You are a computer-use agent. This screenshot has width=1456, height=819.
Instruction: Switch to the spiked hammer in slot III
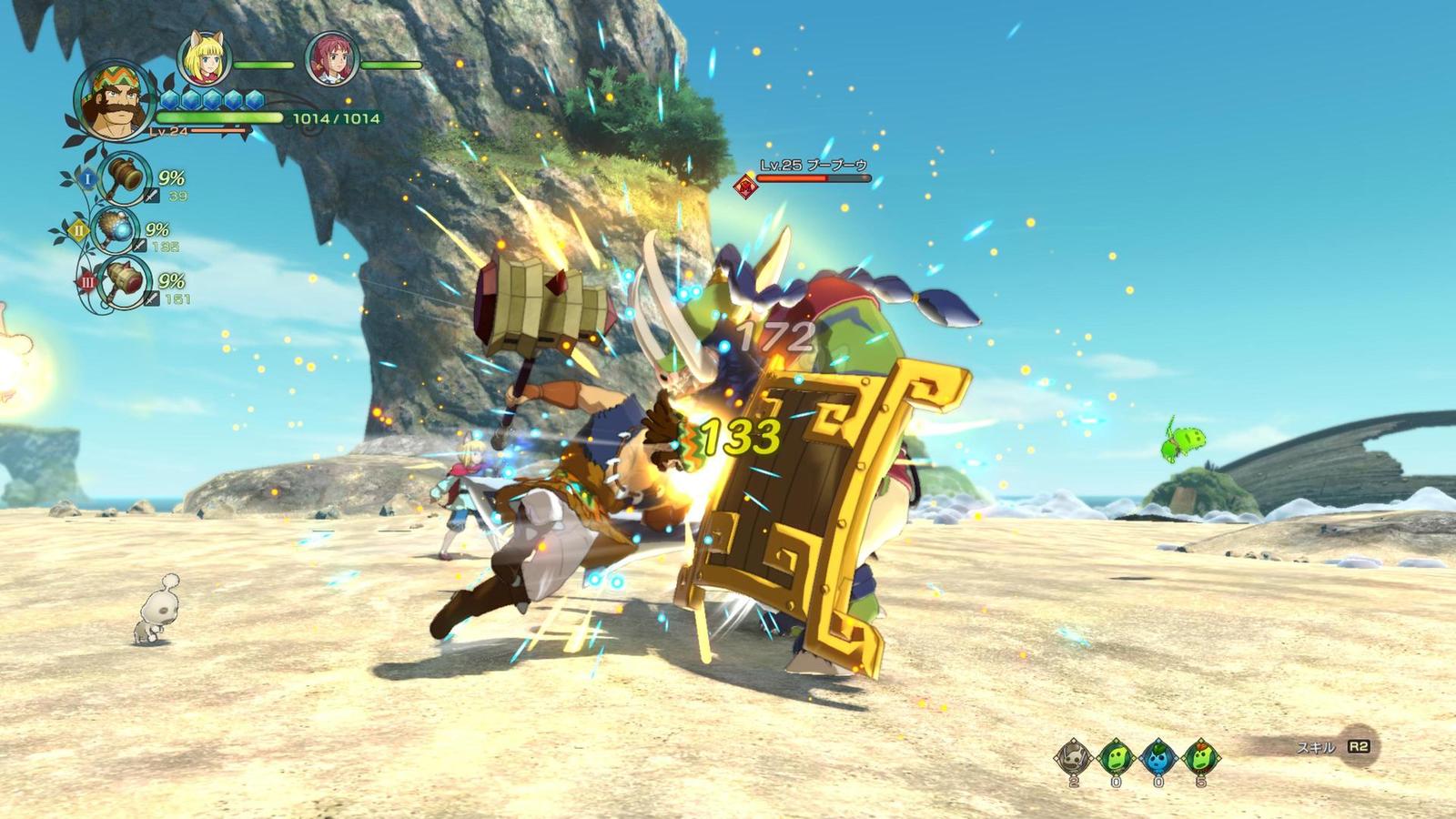123,279
